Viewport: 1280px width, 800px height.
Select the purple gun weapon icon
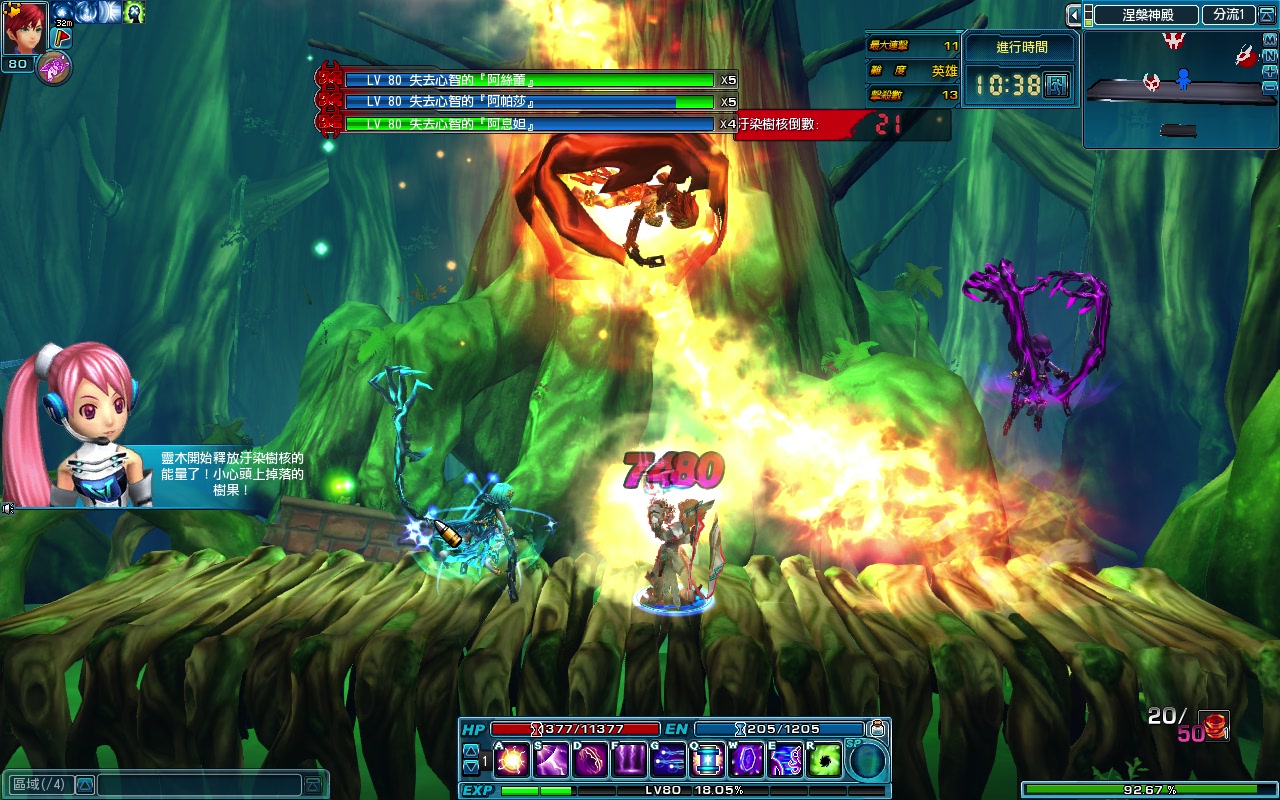(x=53, y=68)
